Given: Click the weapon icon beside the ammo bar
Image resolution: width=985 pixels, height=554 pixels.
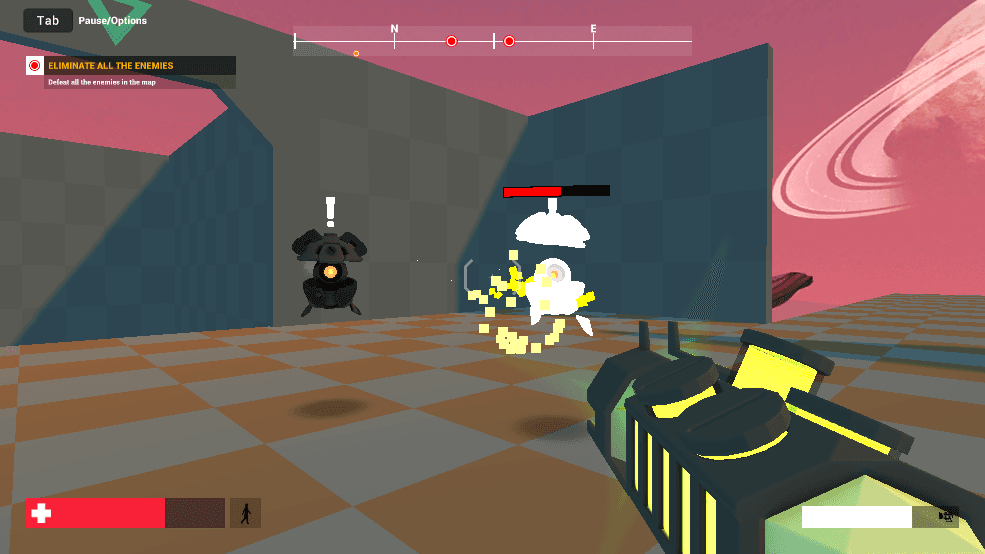Looking at the screenshot, I should click(945, 517).
